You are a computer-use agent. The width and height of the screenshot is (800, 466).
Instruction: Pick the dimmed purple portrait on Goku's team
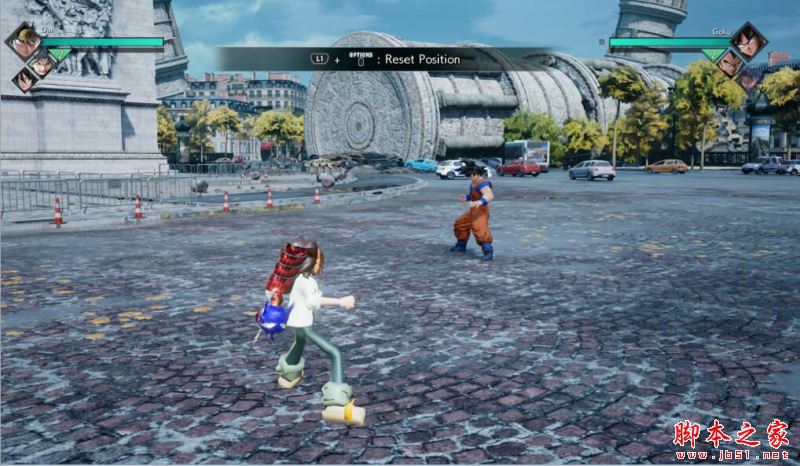click(749, 80)
